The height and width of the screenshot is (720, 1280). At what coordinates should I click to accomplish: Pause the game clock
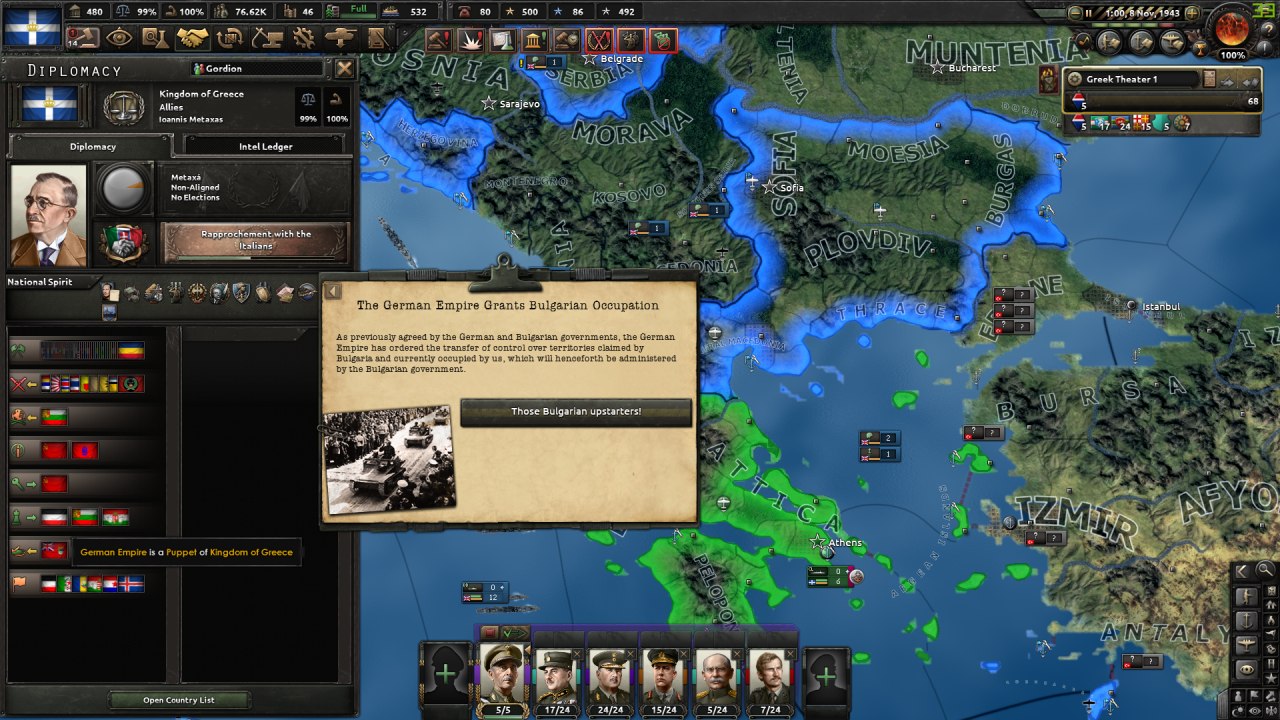(x=1088, y=12)
